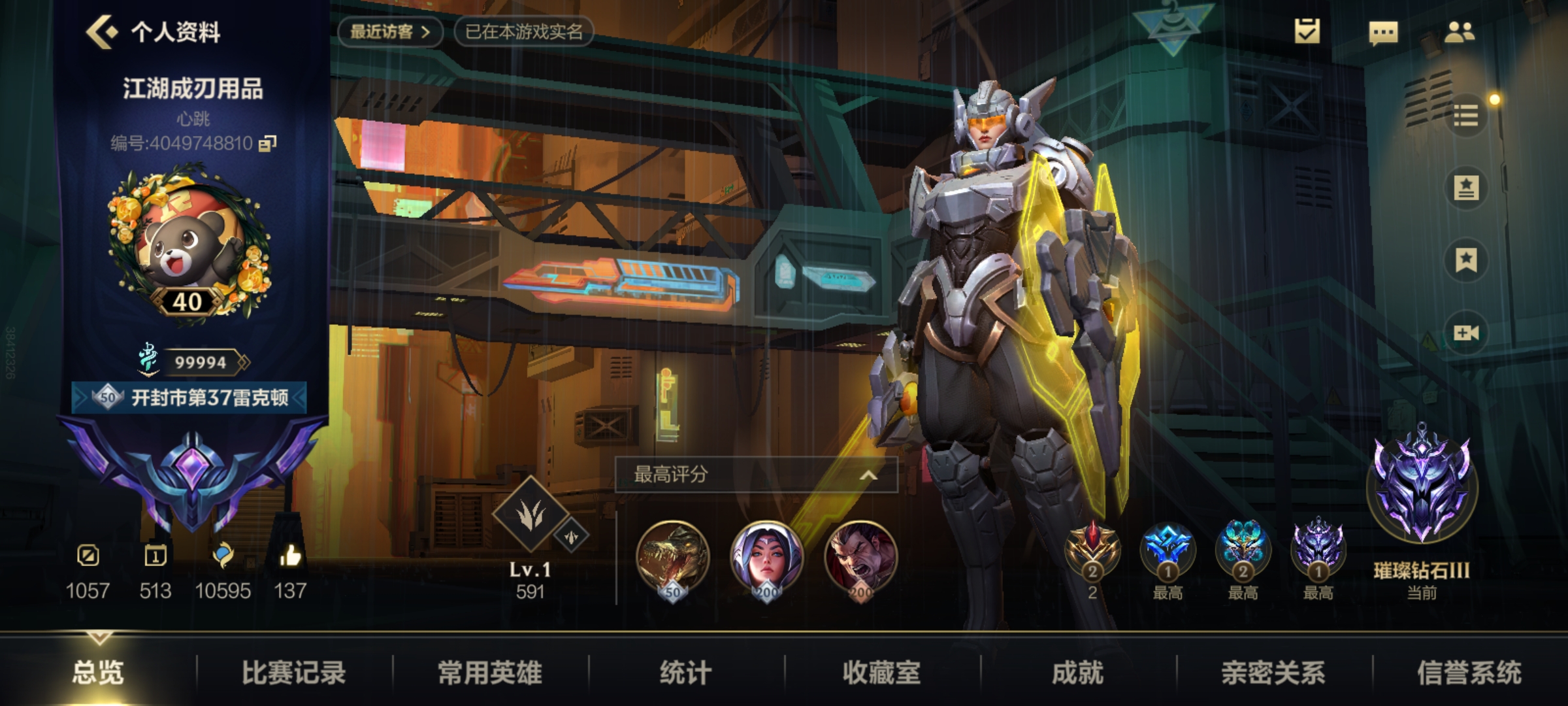The height and width of the screenshot is (706, 1568).
Task: Select the 总览 overview tab
Action: 98,672
